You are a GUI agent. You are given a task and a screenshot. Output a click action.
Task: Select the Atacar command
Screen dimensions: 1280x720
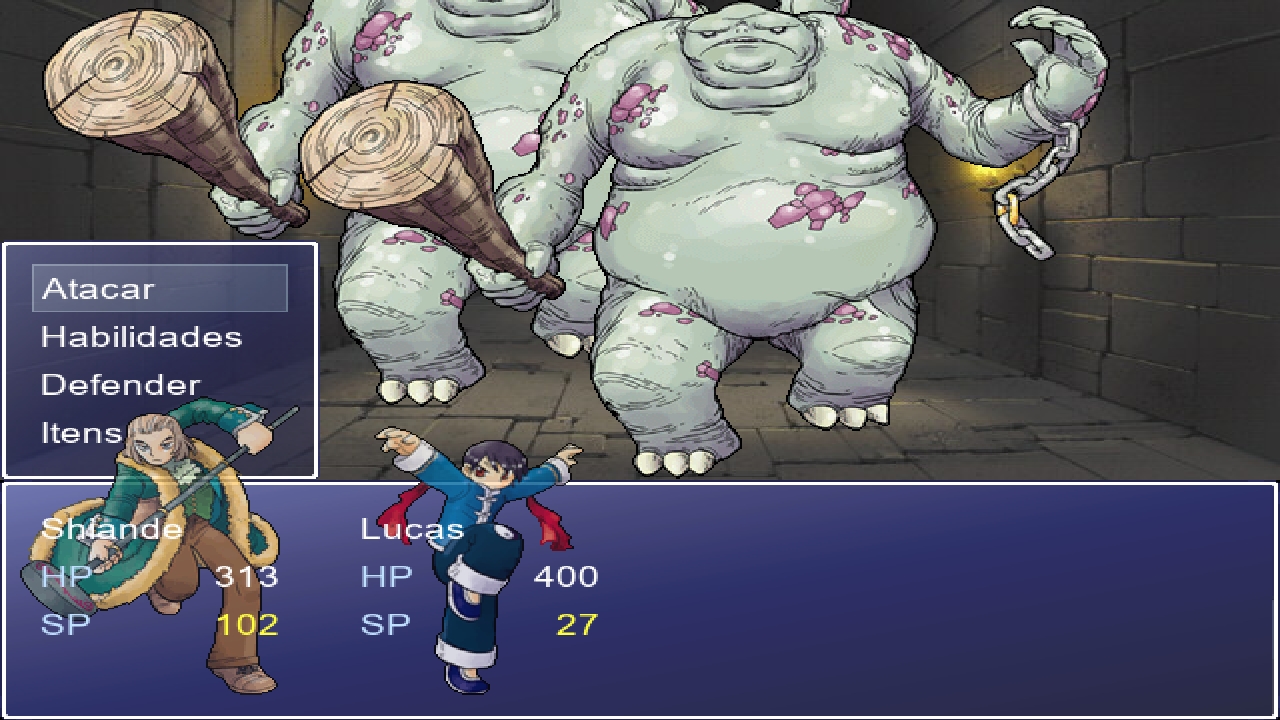coord(97,289)
